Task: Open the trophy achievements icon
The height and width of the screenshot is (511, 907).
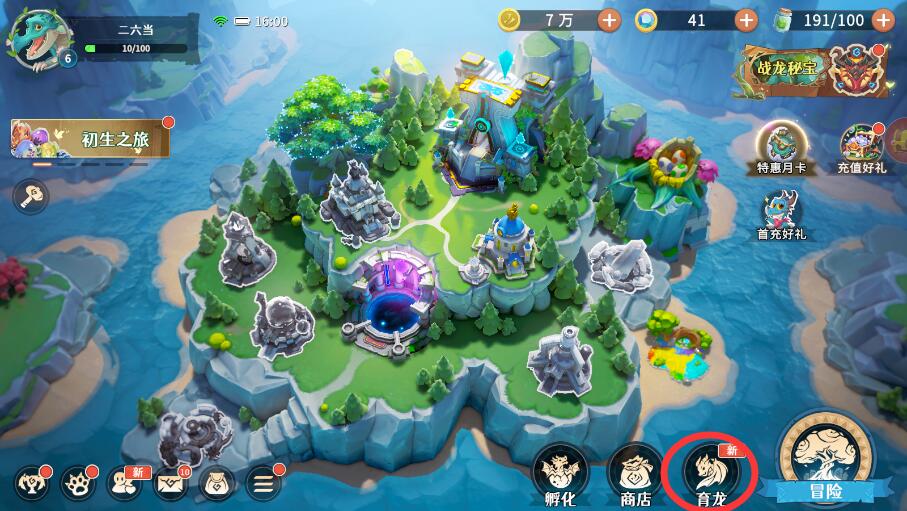Action: point(32,484)
